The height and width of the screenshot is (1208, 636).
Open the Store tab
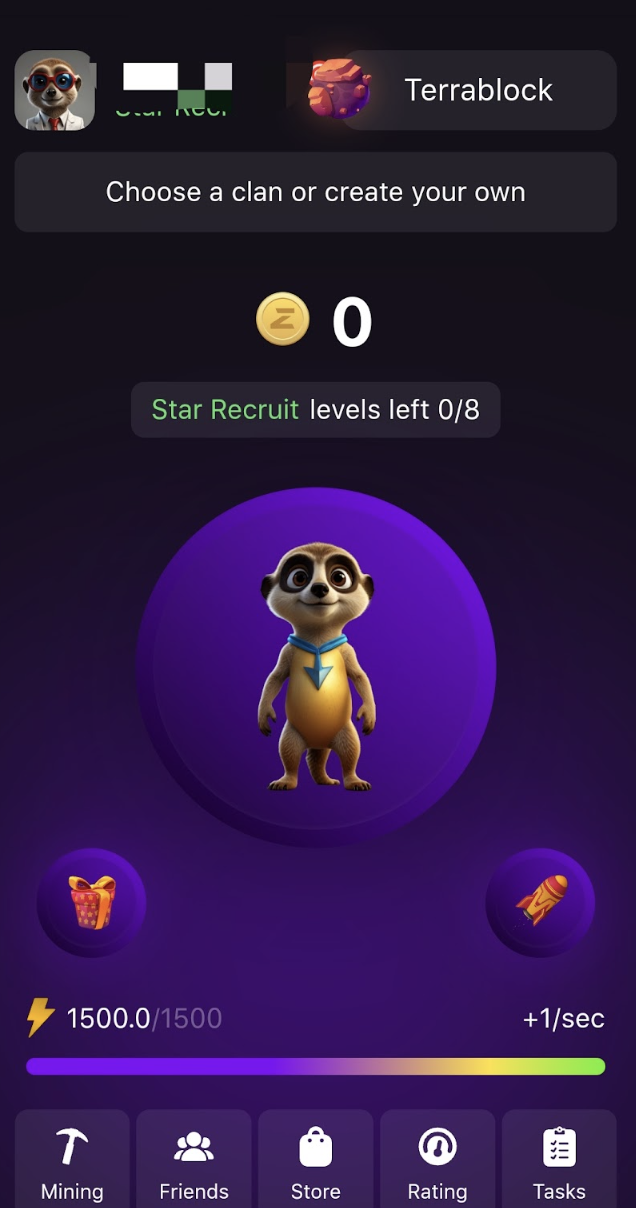coord(316,1160)
